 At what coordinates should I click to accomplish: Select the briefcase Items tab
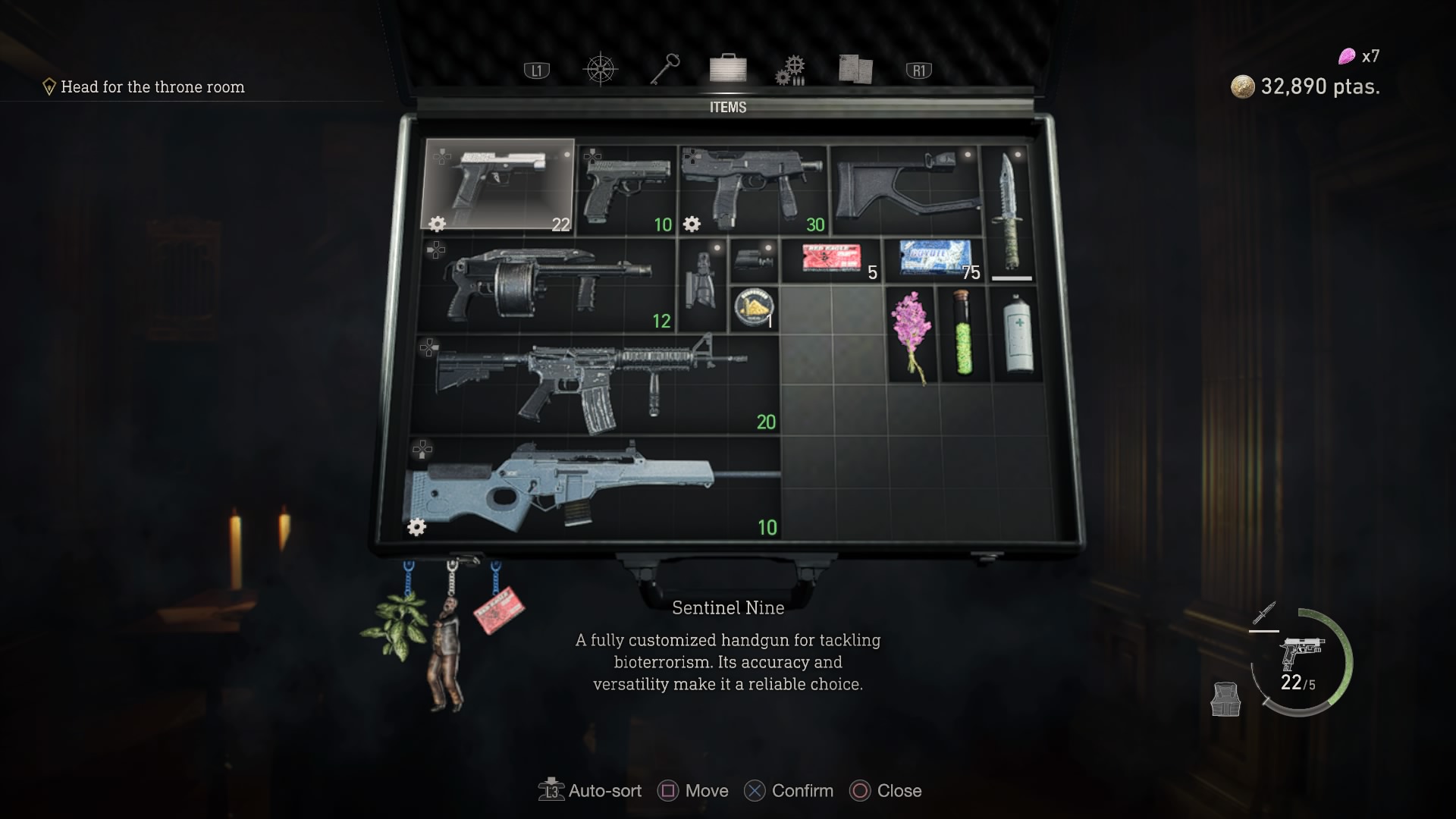728,68
